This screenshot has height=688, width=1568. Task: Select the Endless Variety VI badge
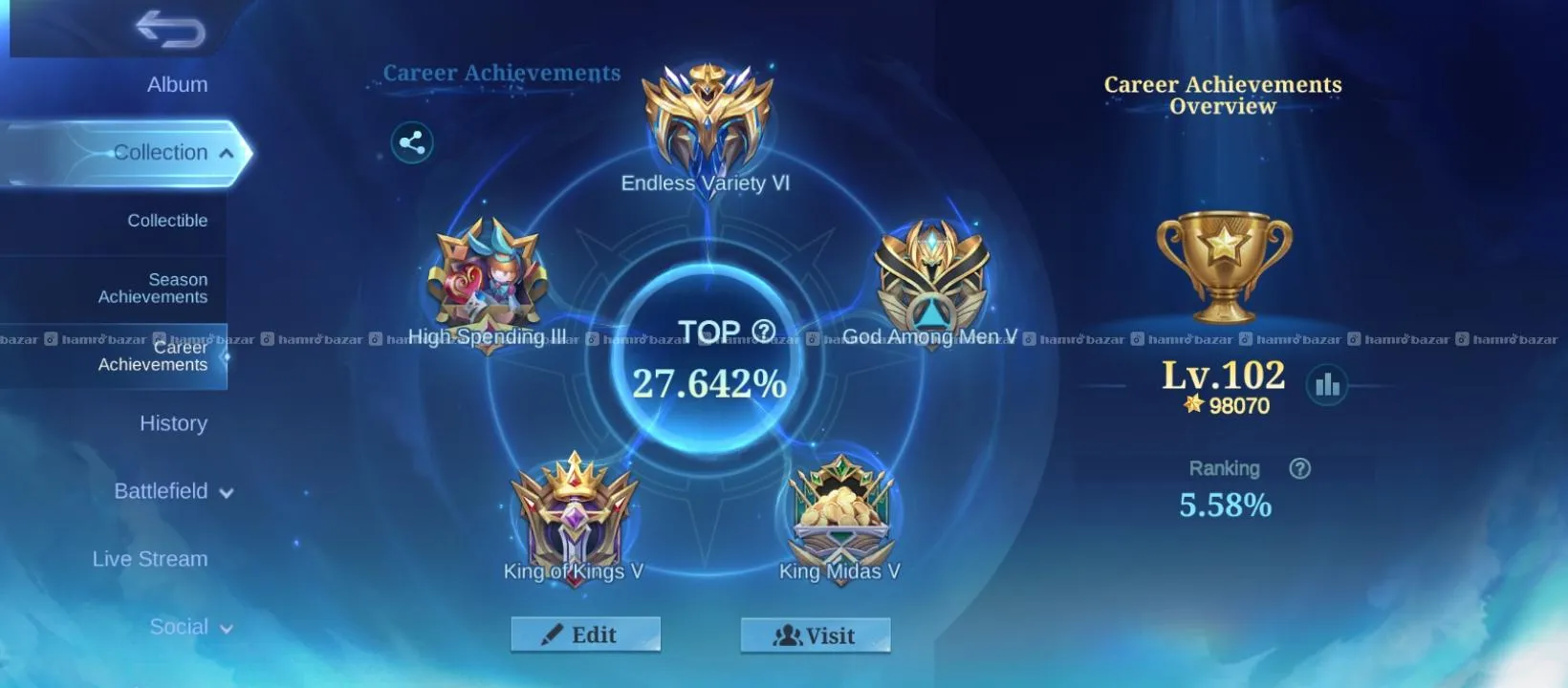click(x=707, y=119)
